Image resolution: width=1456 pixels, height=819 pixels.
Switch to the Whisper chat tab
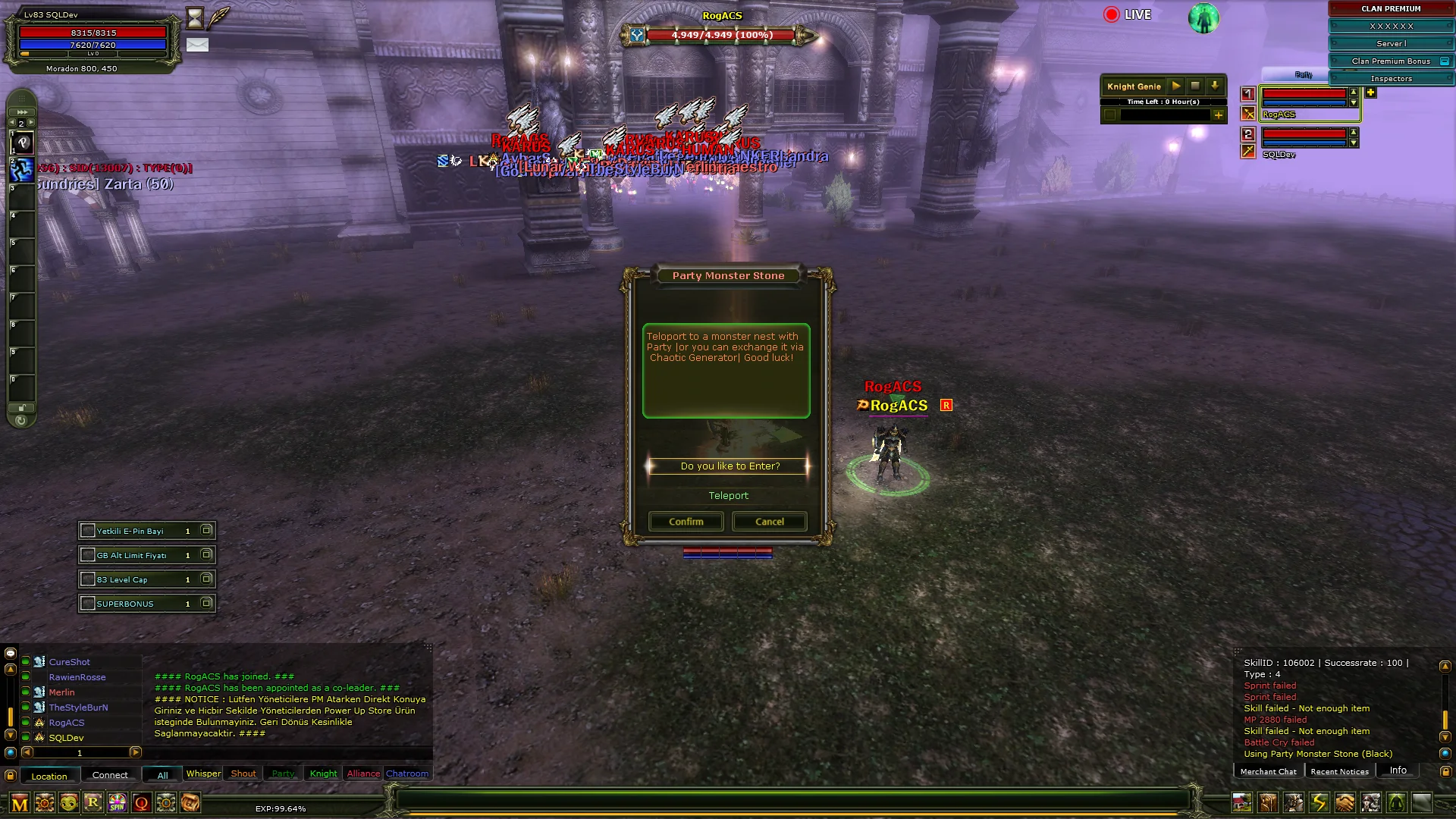(203, 773)
